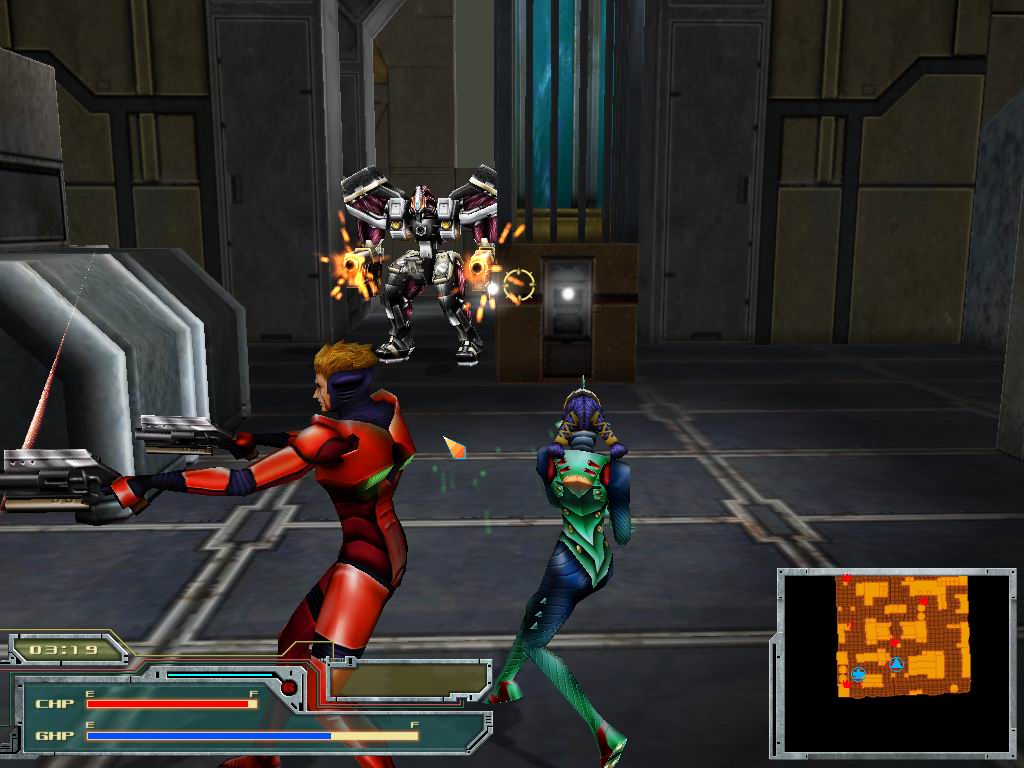The width and height of the screenshot is (1024, 768).
Task: Select the blue cross marker on the minimap
Action: pyautogui.click(x=858, y=674)
